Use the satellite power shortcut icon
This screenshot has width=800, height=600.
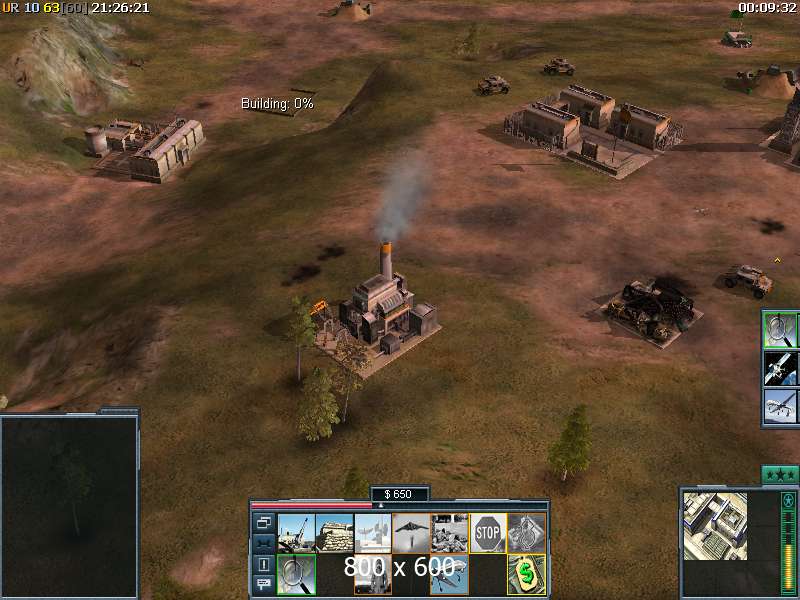(780, 367)
